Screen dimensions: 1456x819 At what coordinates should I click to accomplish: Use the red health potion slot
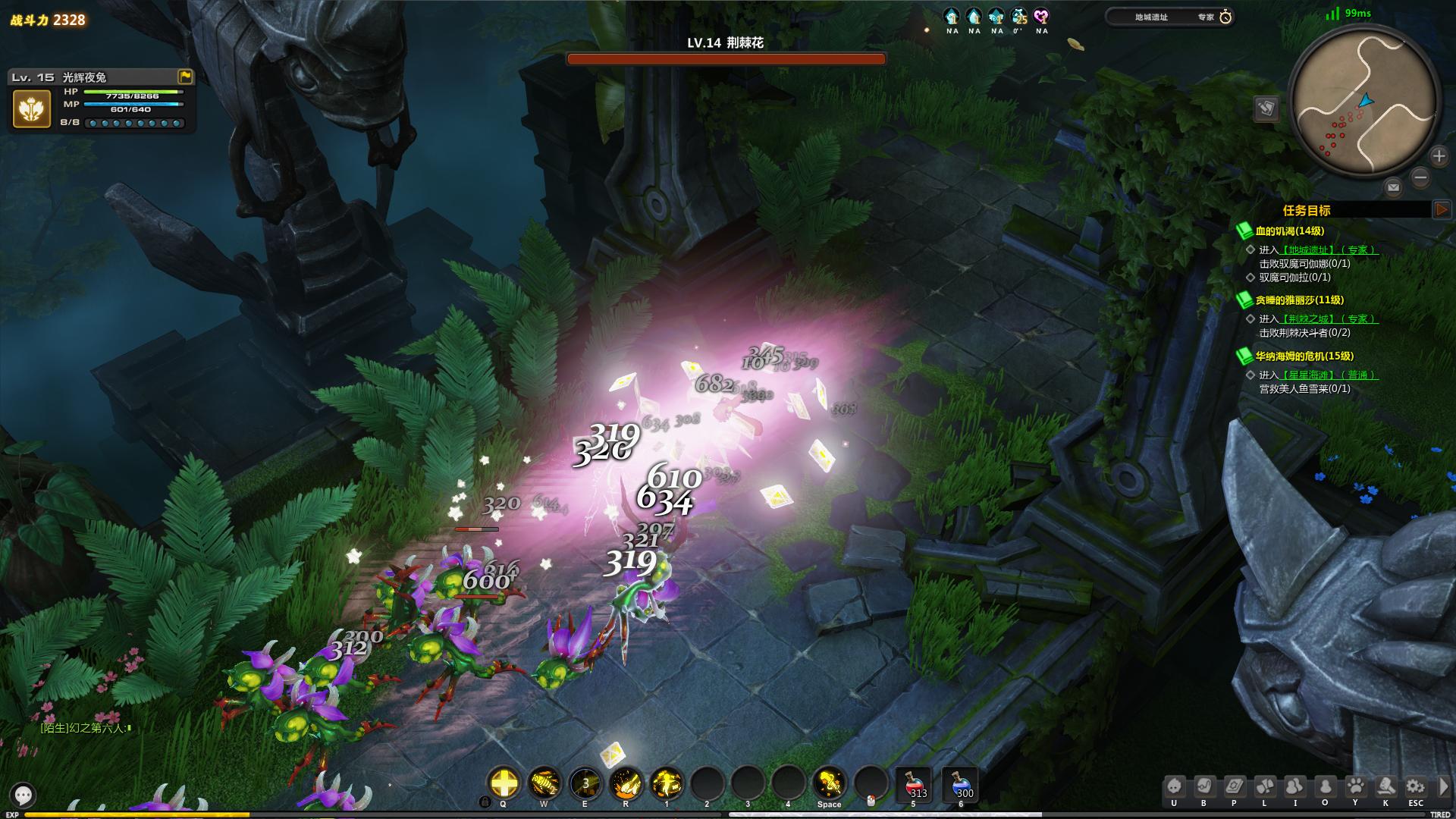[914, 785]
